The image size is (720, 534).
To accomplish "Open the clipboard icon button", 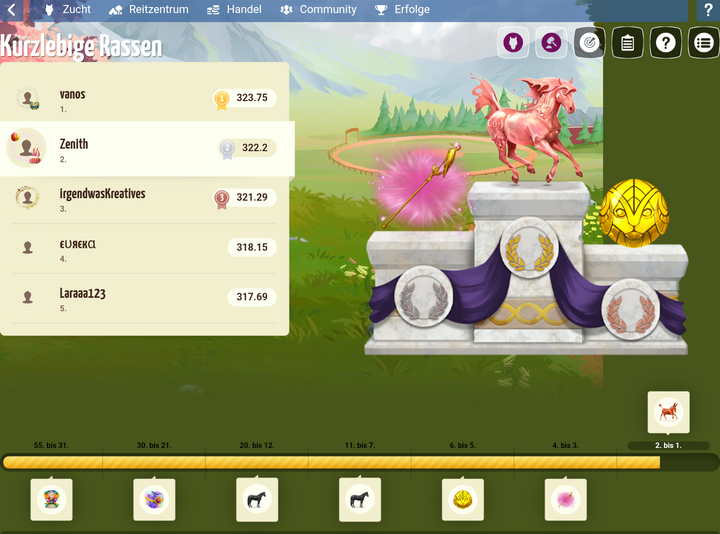I will 628,43.
